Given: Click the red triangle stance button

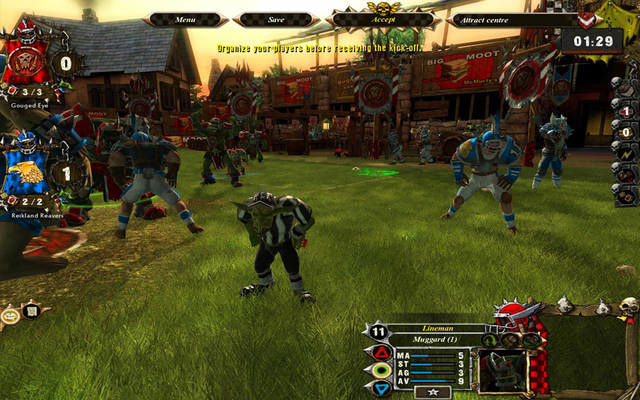Looking at the screenshot, I should tap(381, 352).
